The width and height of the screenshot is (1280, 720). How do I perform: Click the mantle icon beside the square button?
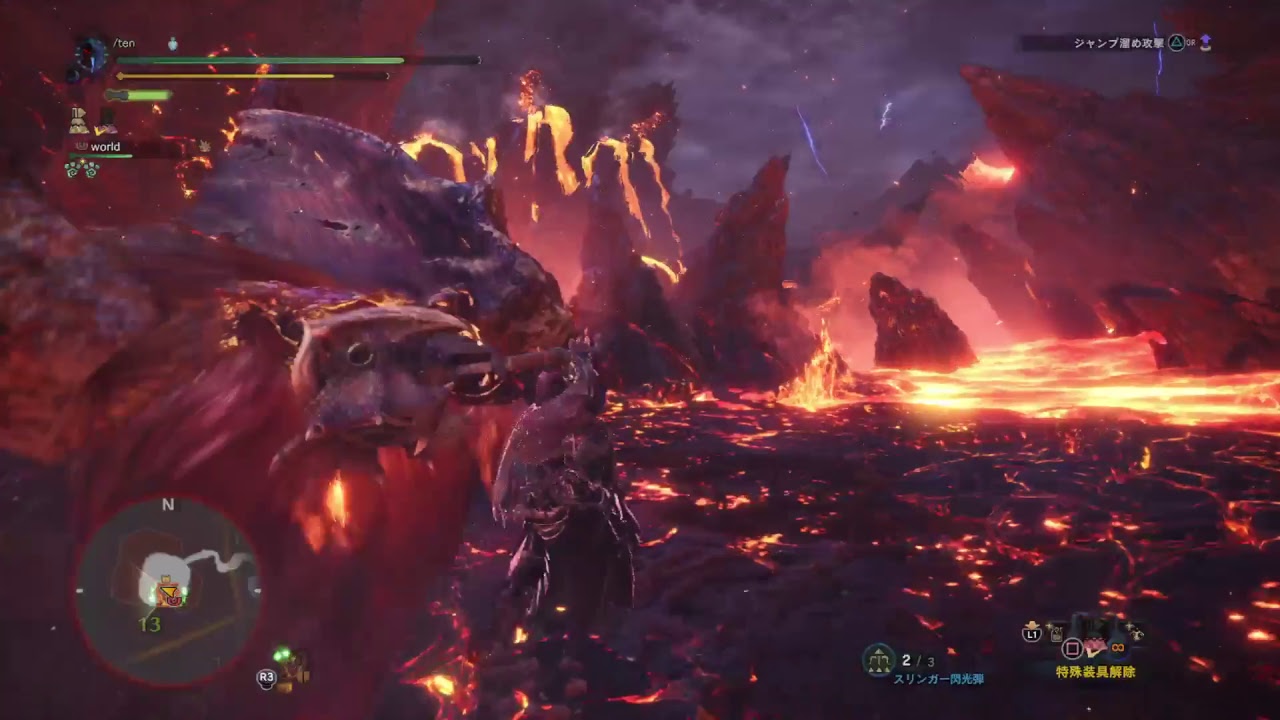coord(1093,648)
